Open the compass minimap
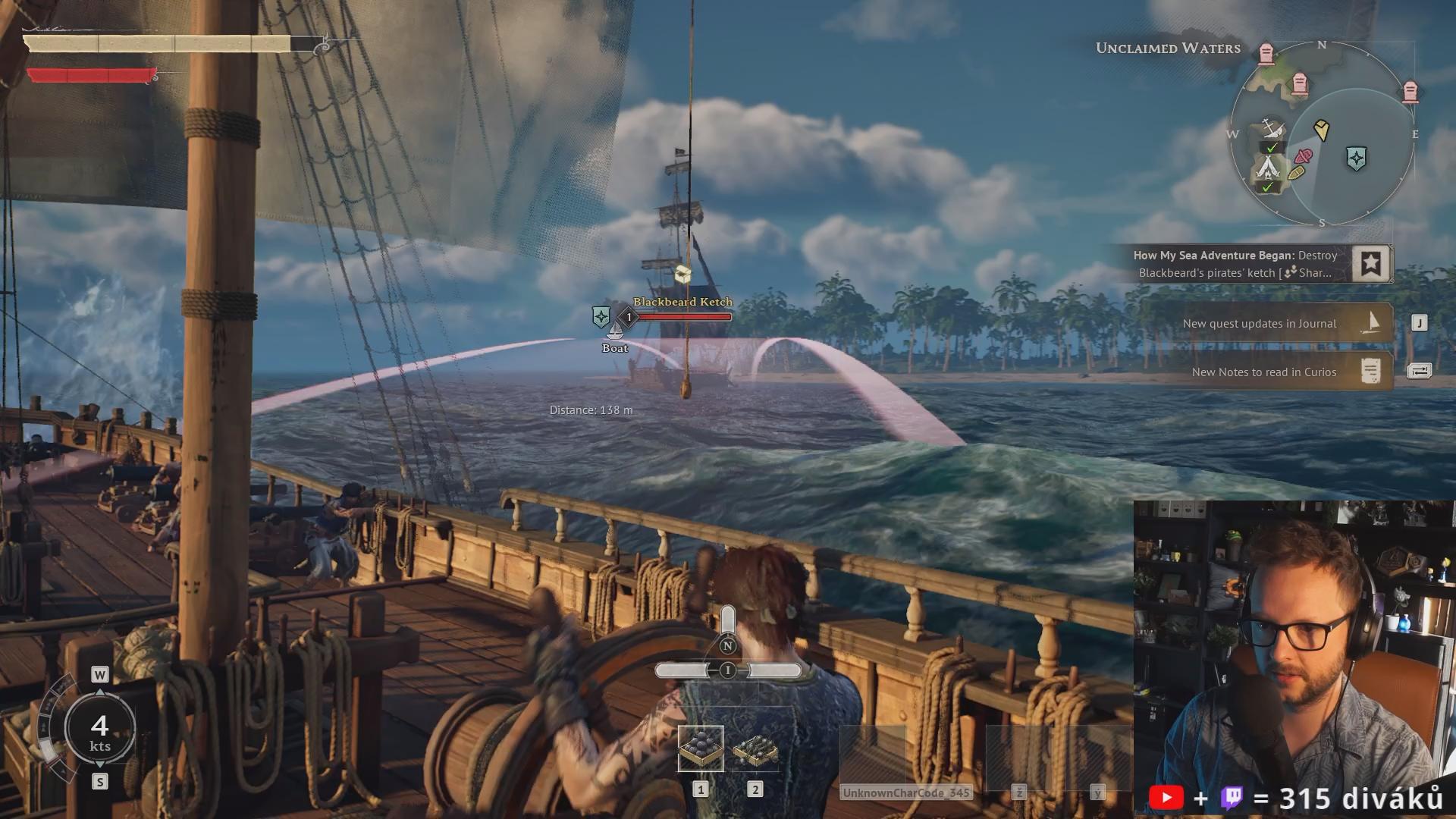Image resolution: width=1456 pixels, height=819 pixels. pyautogui.click(x=1321, y=134)
